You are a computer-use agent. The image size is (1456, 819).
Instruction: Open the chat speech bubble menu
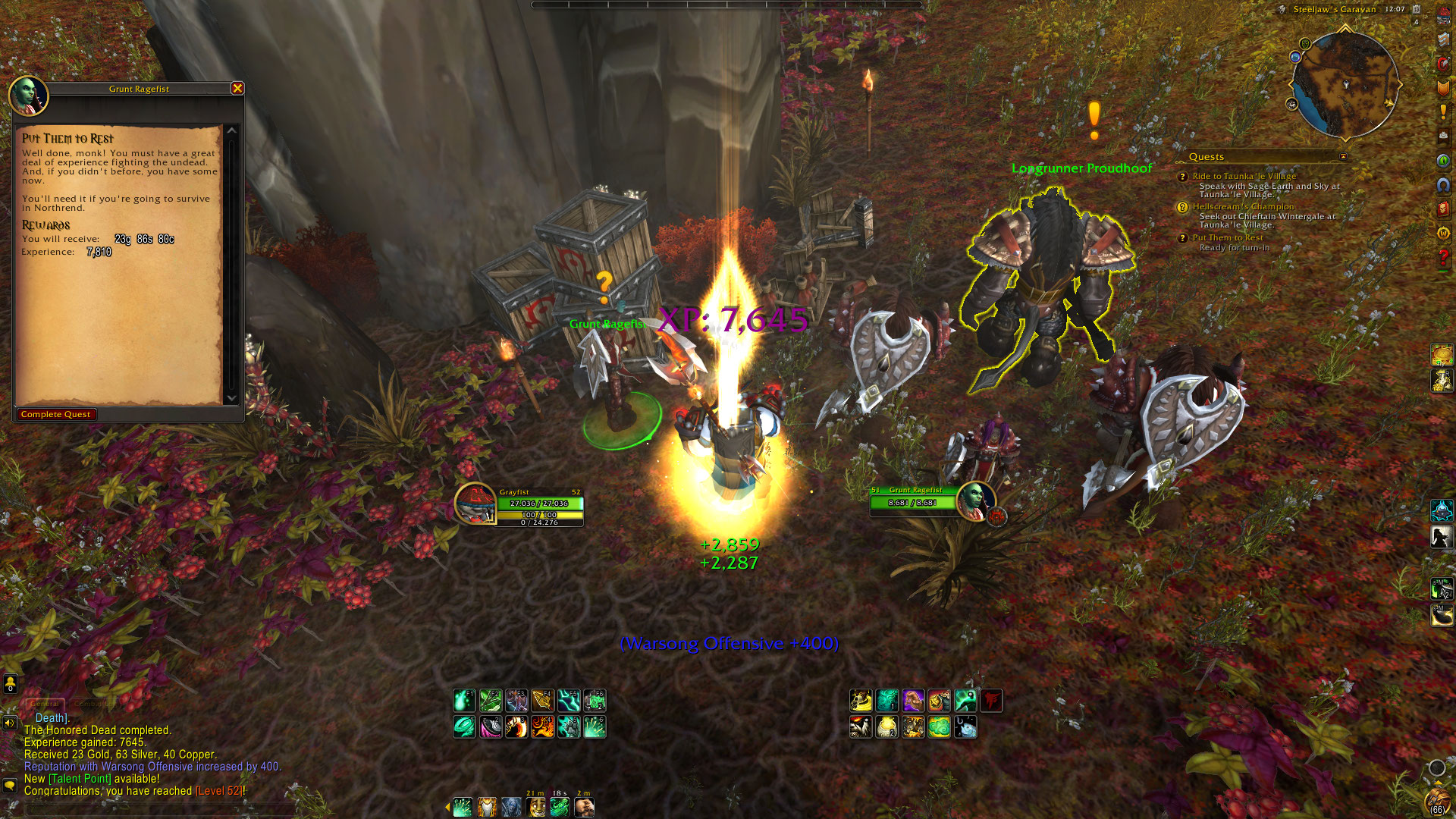10,785
